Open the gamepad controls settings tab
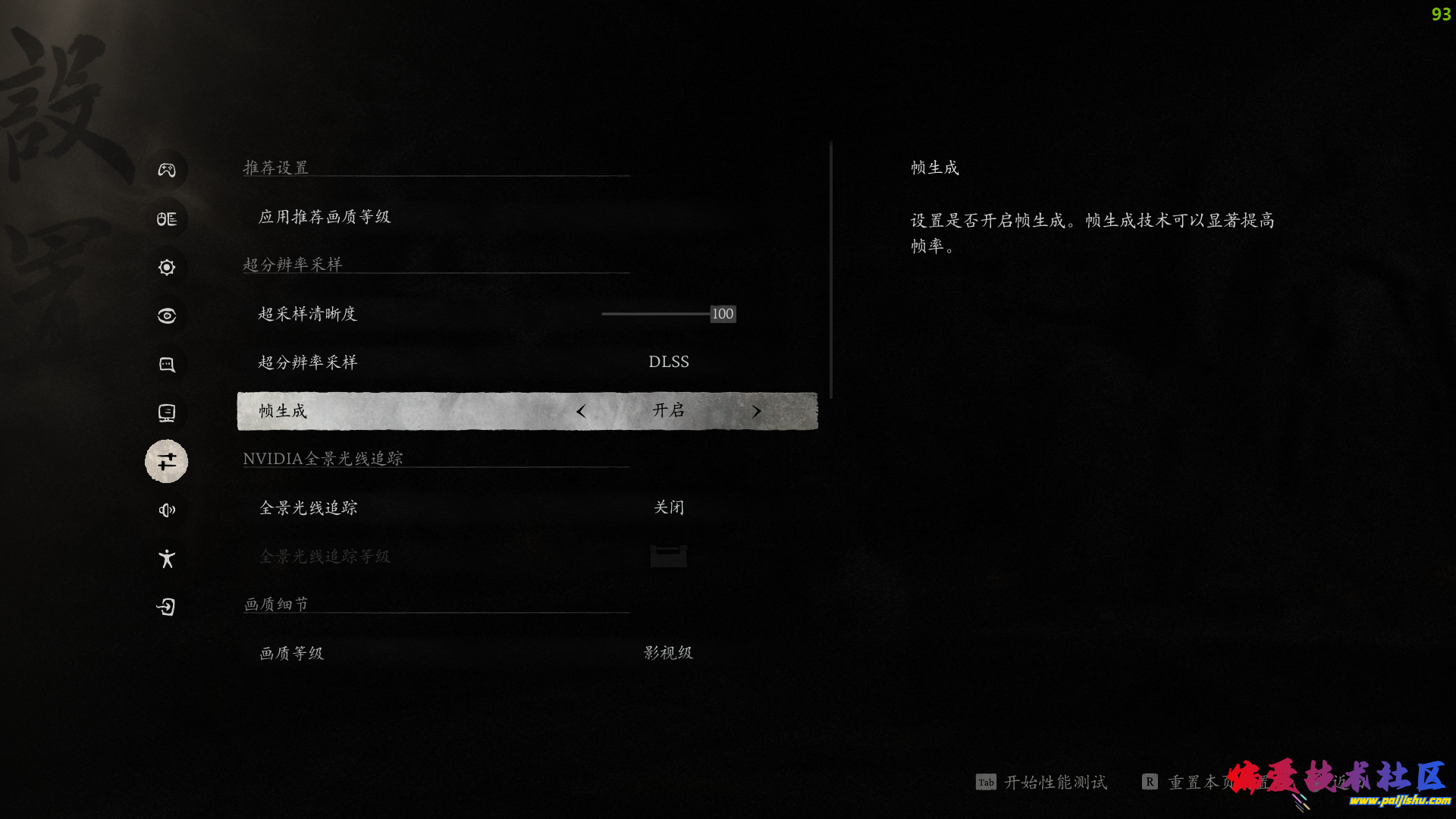 click(x=167, y=170)
